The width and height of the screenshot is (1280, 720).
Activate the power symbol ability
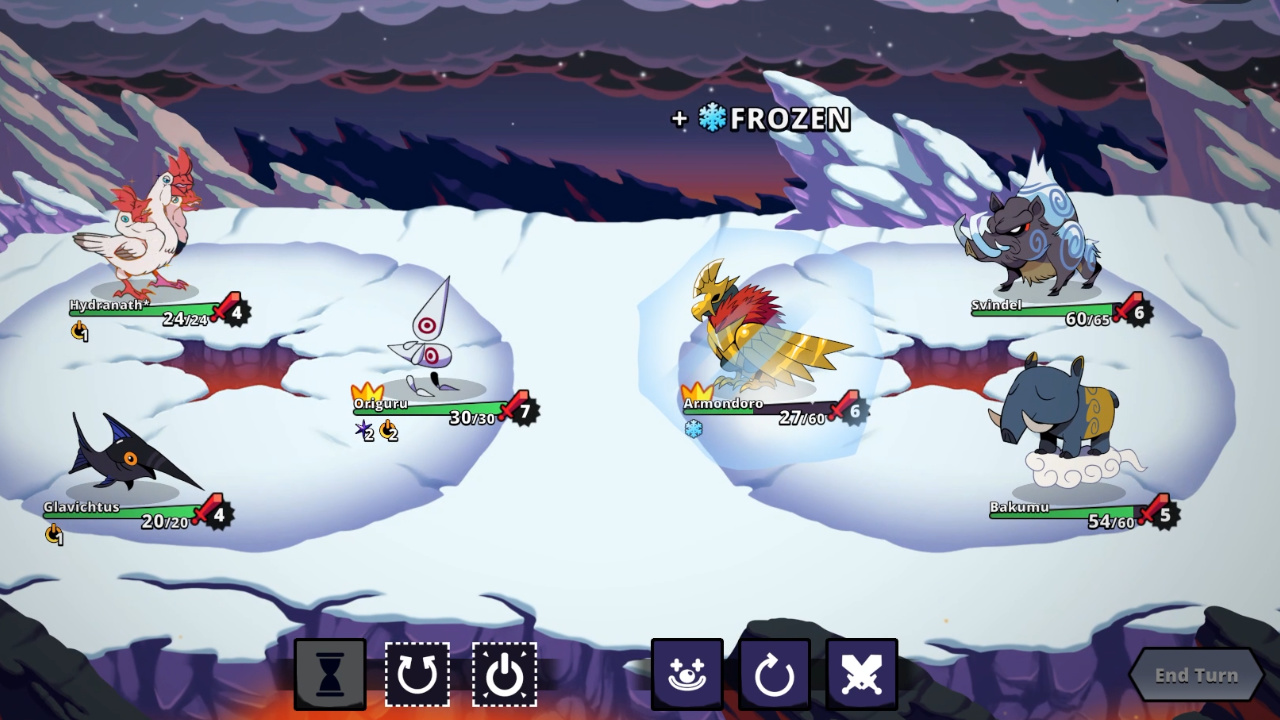(x=504, y=675)
